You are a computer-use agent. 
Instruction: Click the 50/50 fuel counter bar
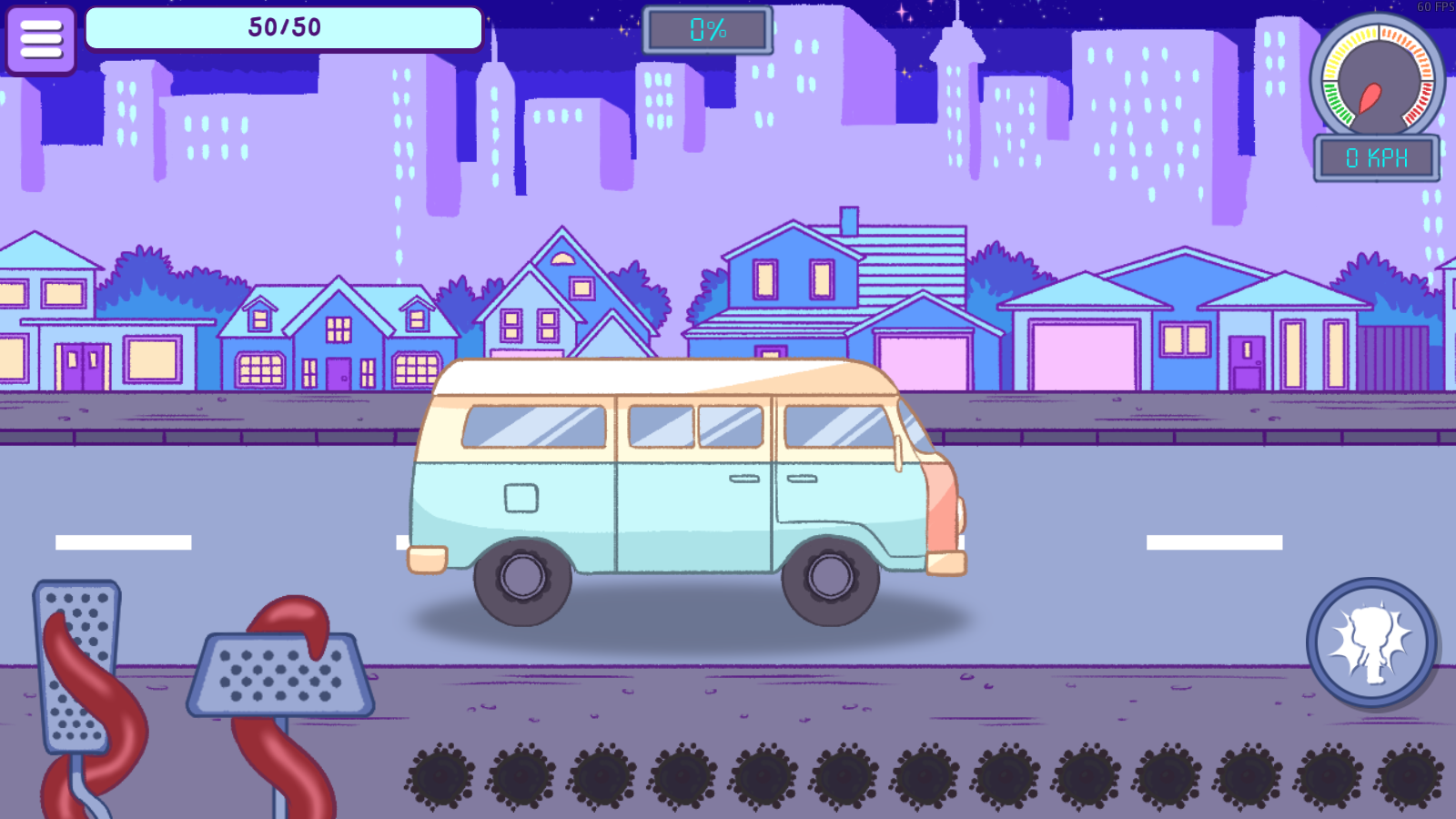283,28
